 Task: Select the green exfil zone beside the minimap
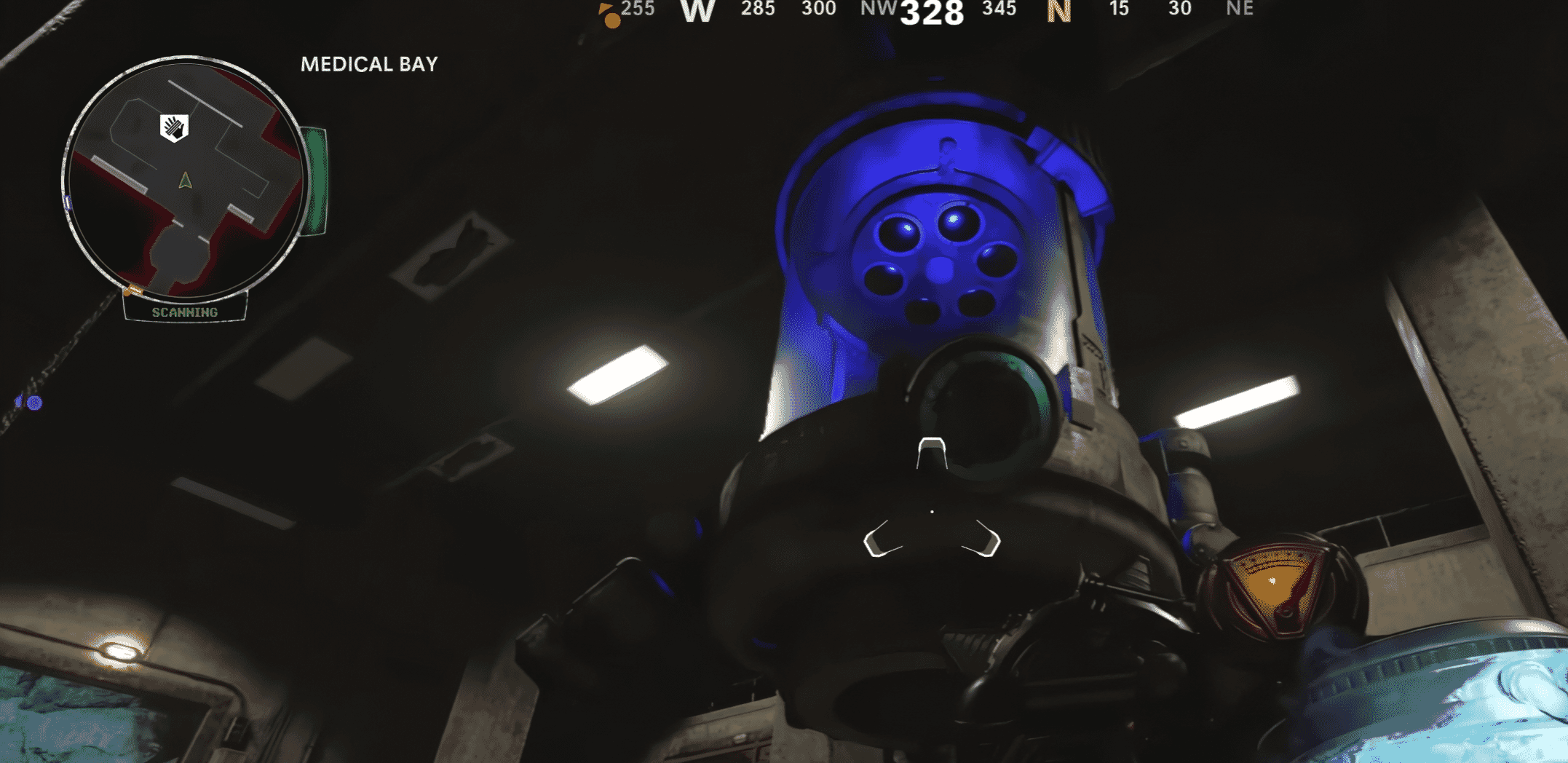click(314, 178)
